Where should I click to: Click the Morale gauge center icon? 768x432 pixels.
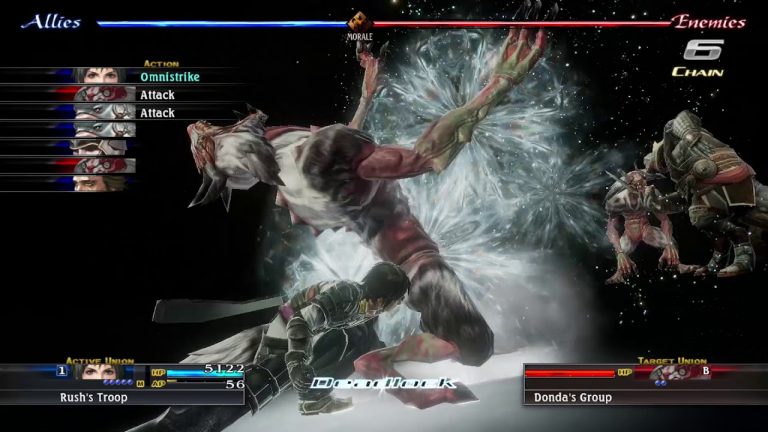coord(359,21)
